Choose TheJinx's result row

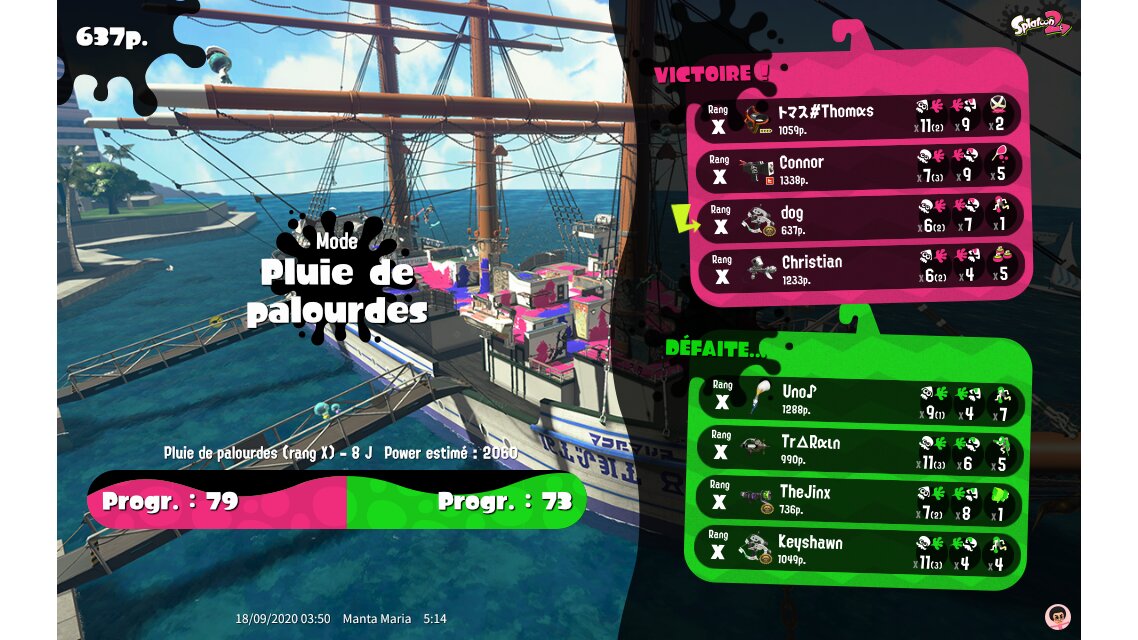pyautogui.click(x=860, y=499)
